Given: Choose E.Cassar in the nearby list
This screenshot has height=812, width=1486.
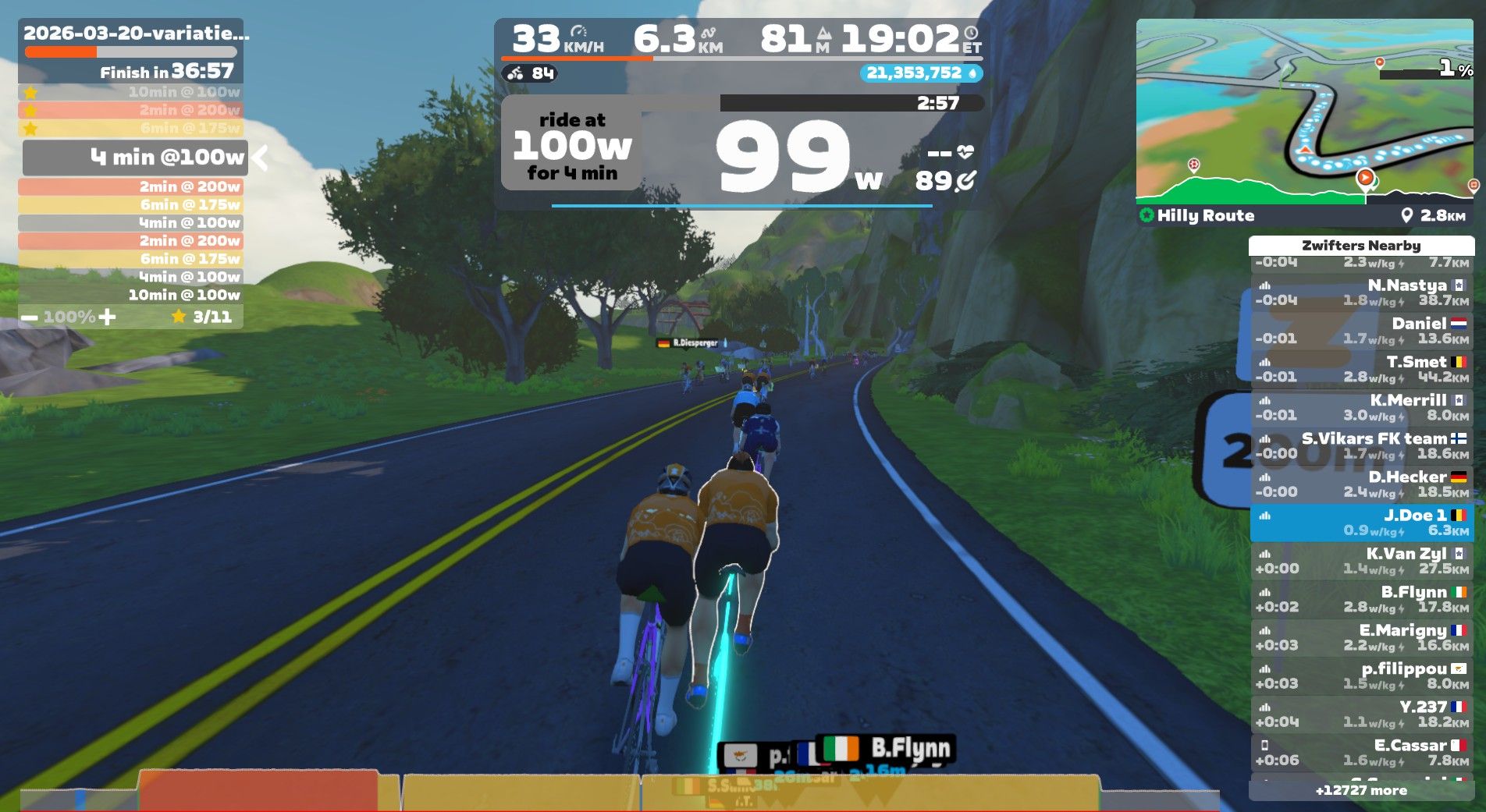Looking at the screenshot, I should (1361, 752).
